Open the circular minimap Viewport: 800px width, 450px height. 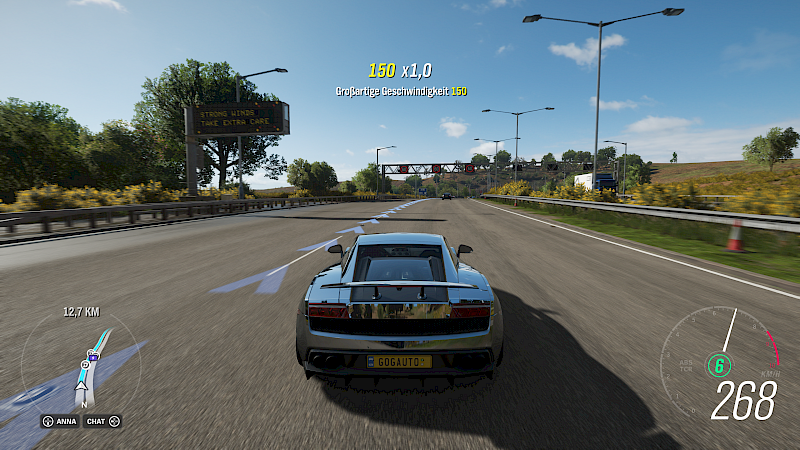click(x=80, y=366)
